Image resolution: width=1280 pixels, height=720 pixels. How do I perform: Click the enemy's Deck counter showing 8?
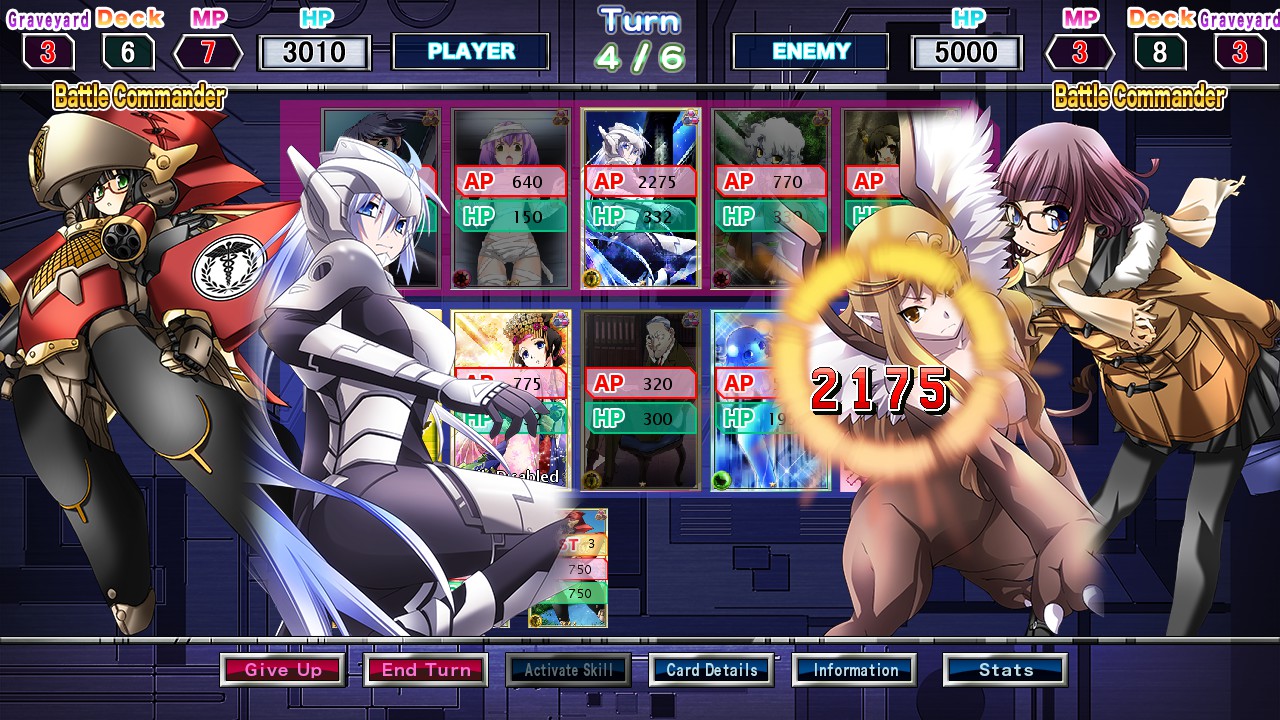coord(1160,53)
